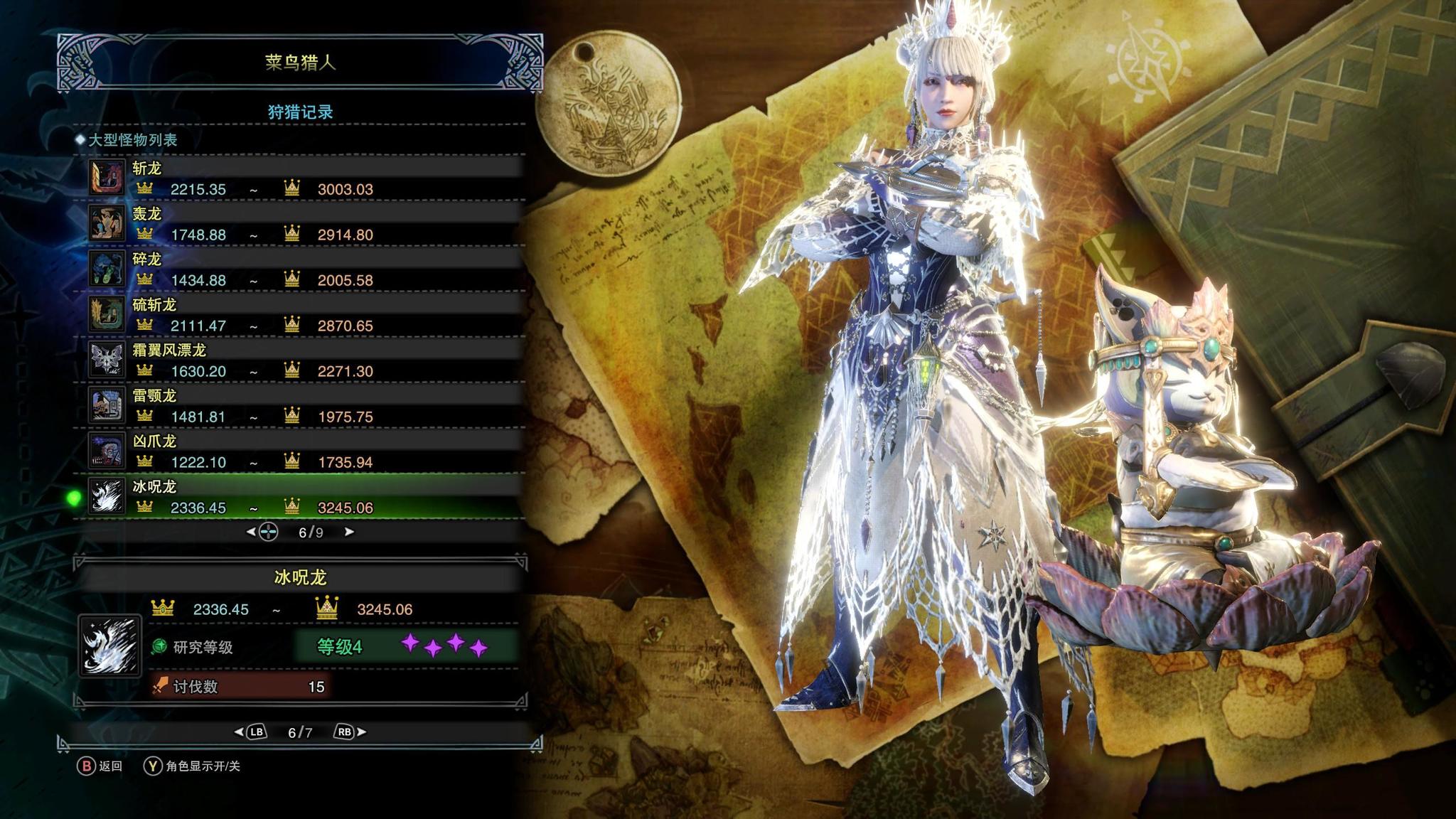Go to the next monster list page
The width and height of the screenshot is (1456, 819).
pyautogui.click(x=349, y=532)
